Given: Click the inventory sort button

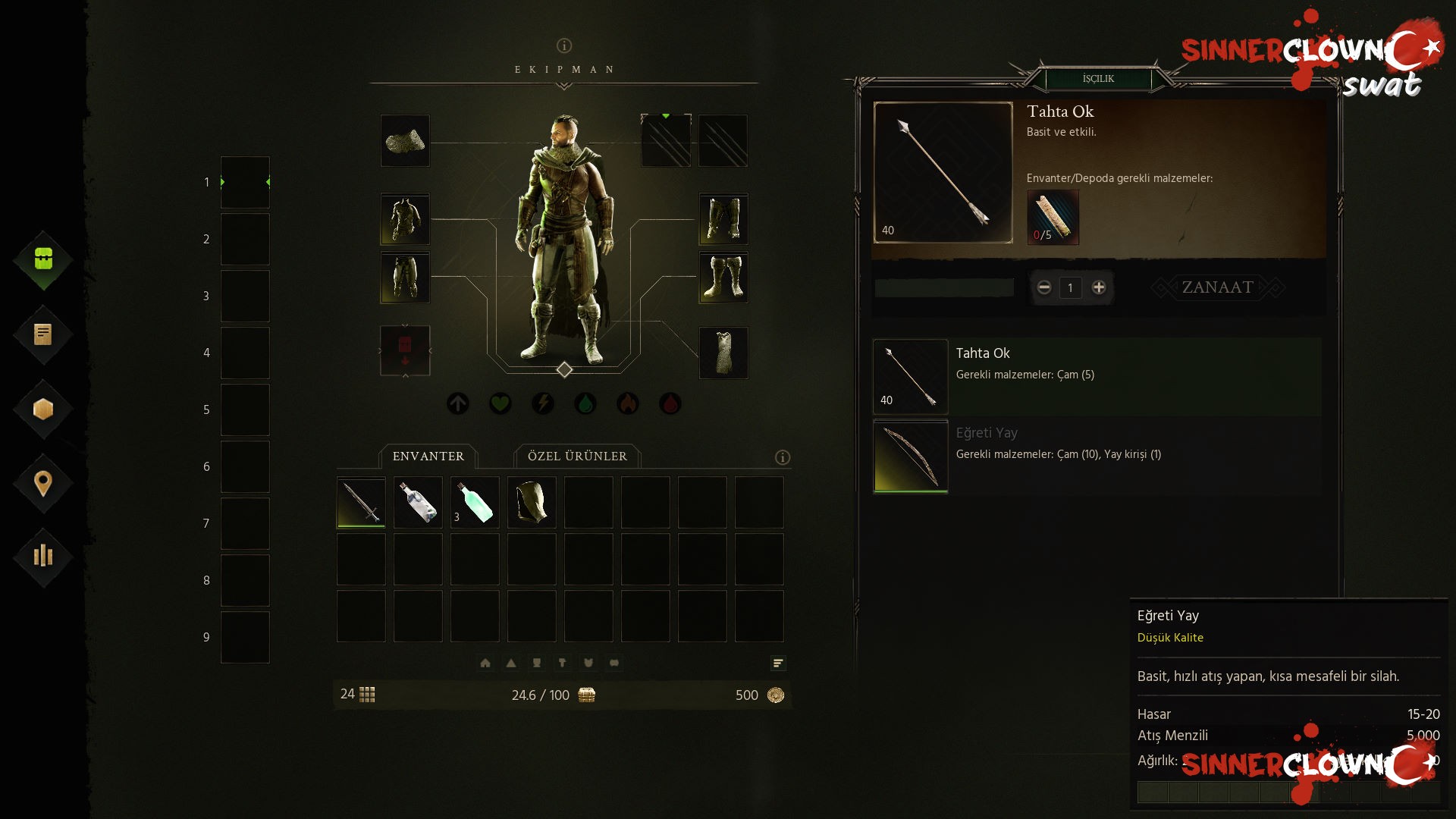Looking at the screenshot, I should pyautogui.click(x=778, y=664).
